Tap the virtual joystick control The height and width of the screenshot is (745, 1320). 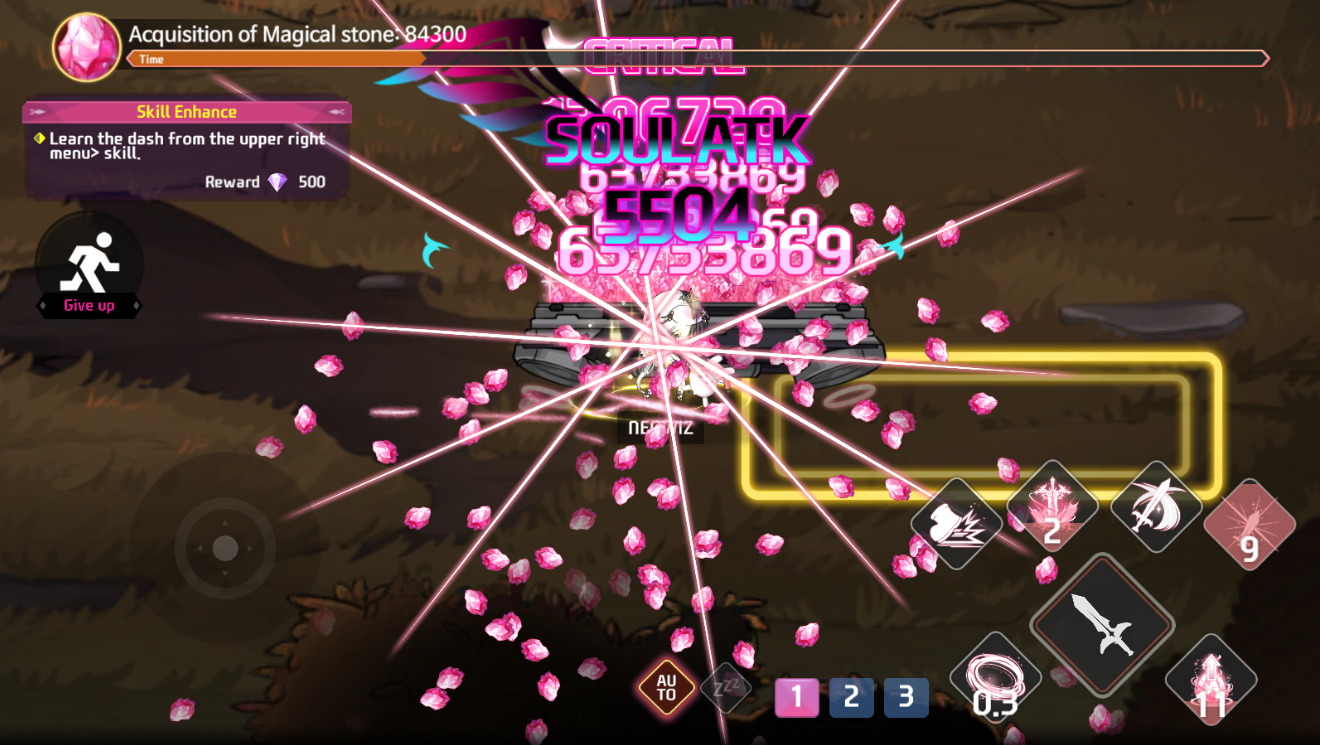point(228,547)
